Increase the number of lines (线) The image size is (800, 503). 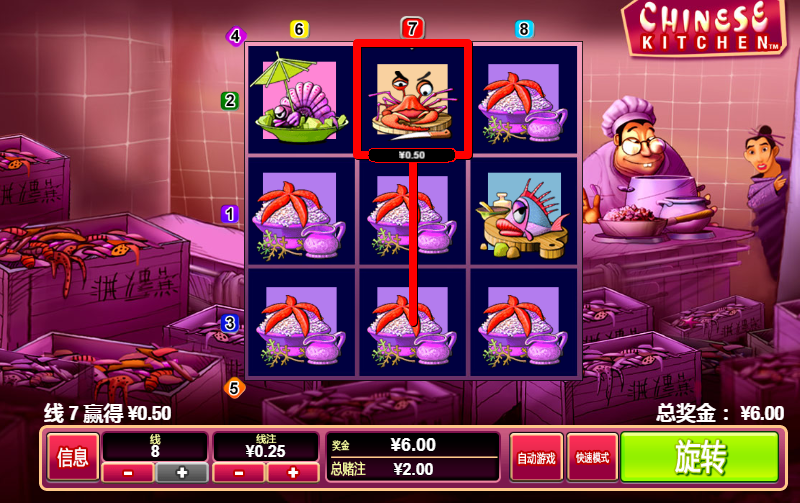182,472
